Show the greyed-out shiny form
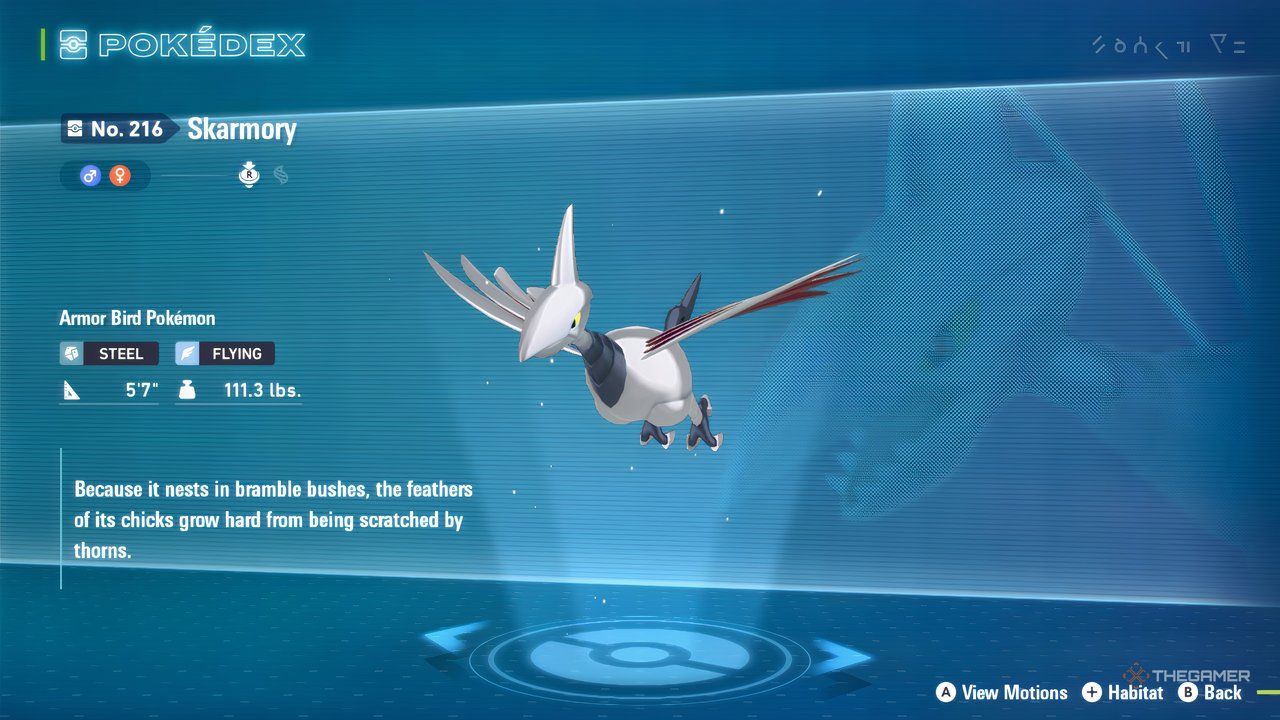The image size is (1280, 720). click(x=281, y=176)
